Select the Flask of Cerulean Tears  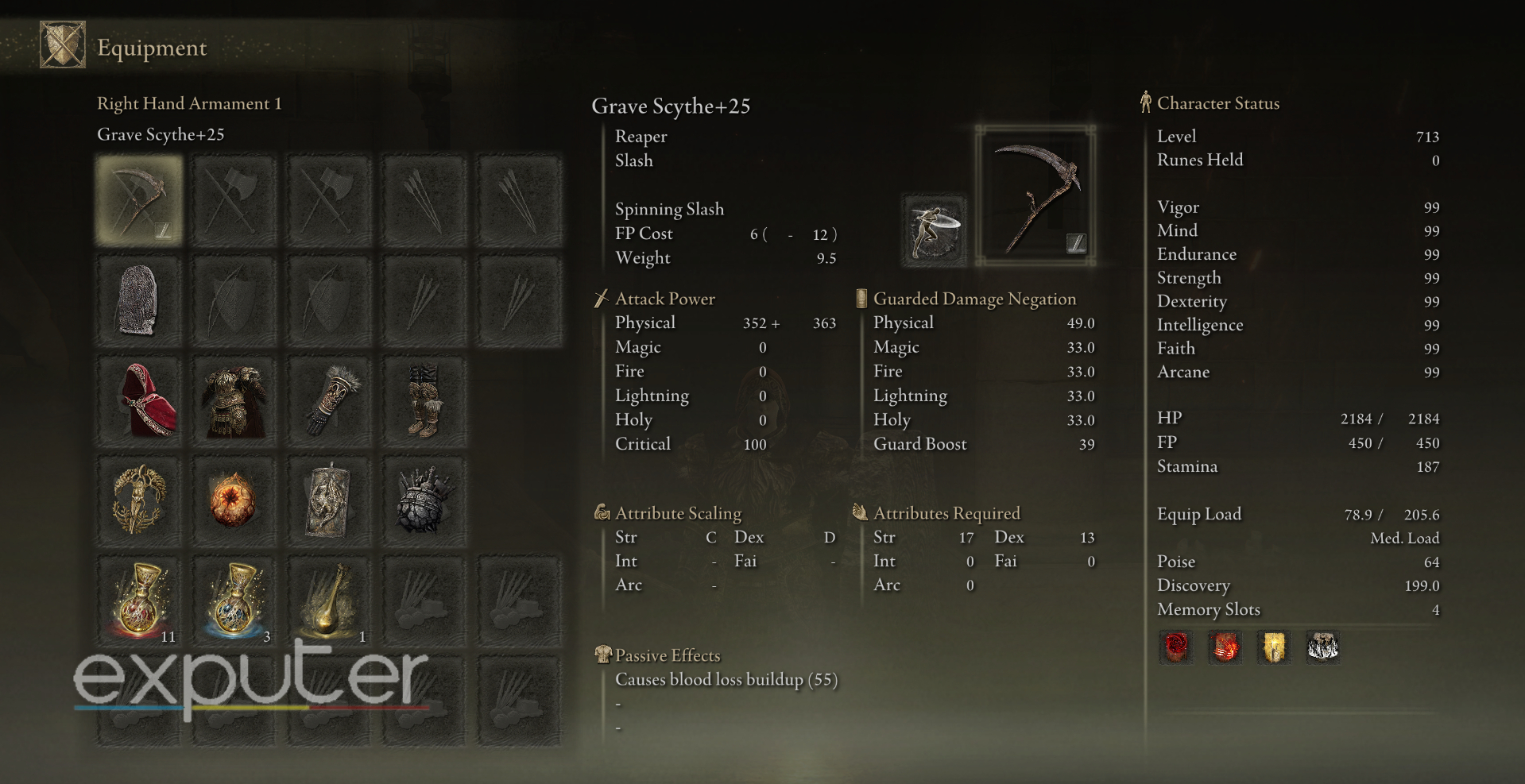click(234, 601)
